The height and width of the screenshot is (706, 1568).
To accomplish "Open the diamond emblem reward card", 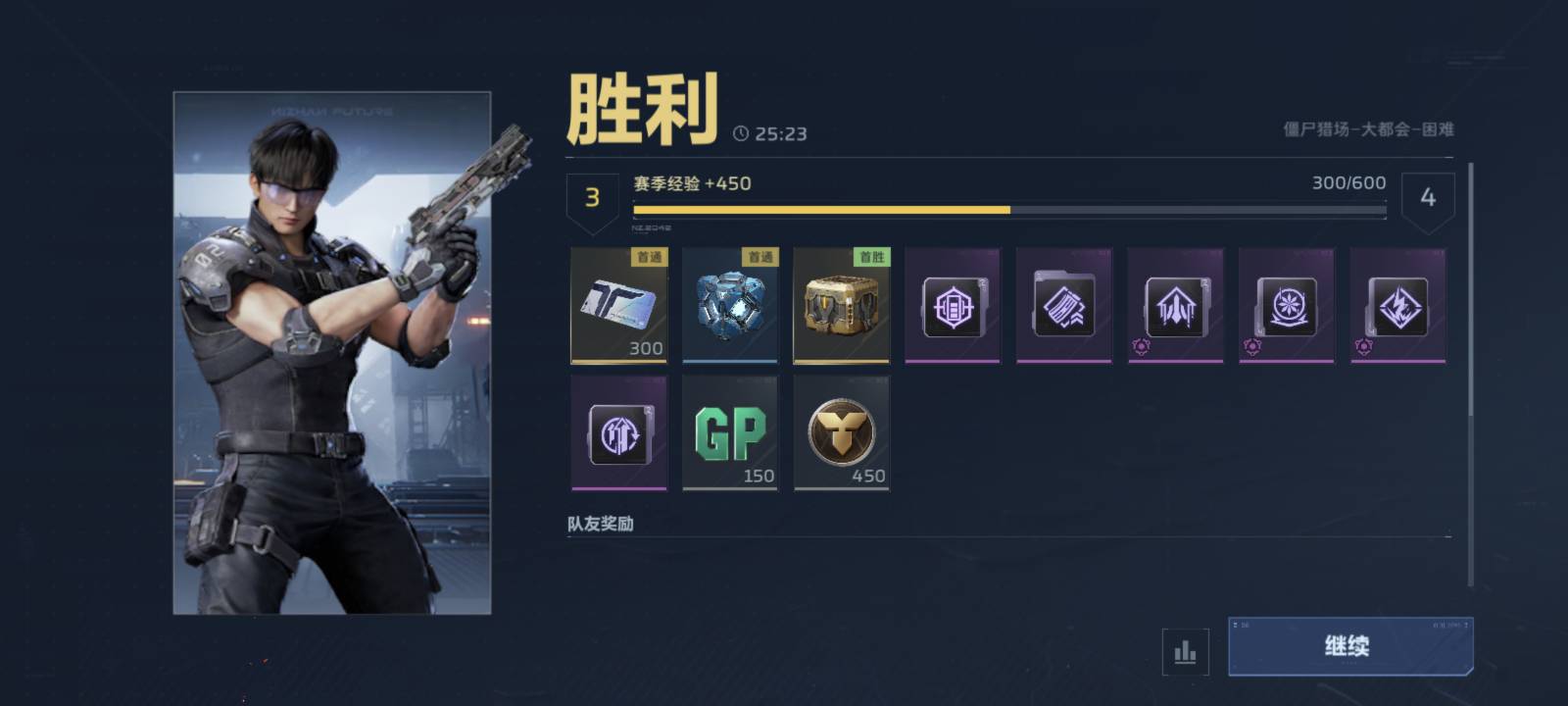I will (1396, 306).
